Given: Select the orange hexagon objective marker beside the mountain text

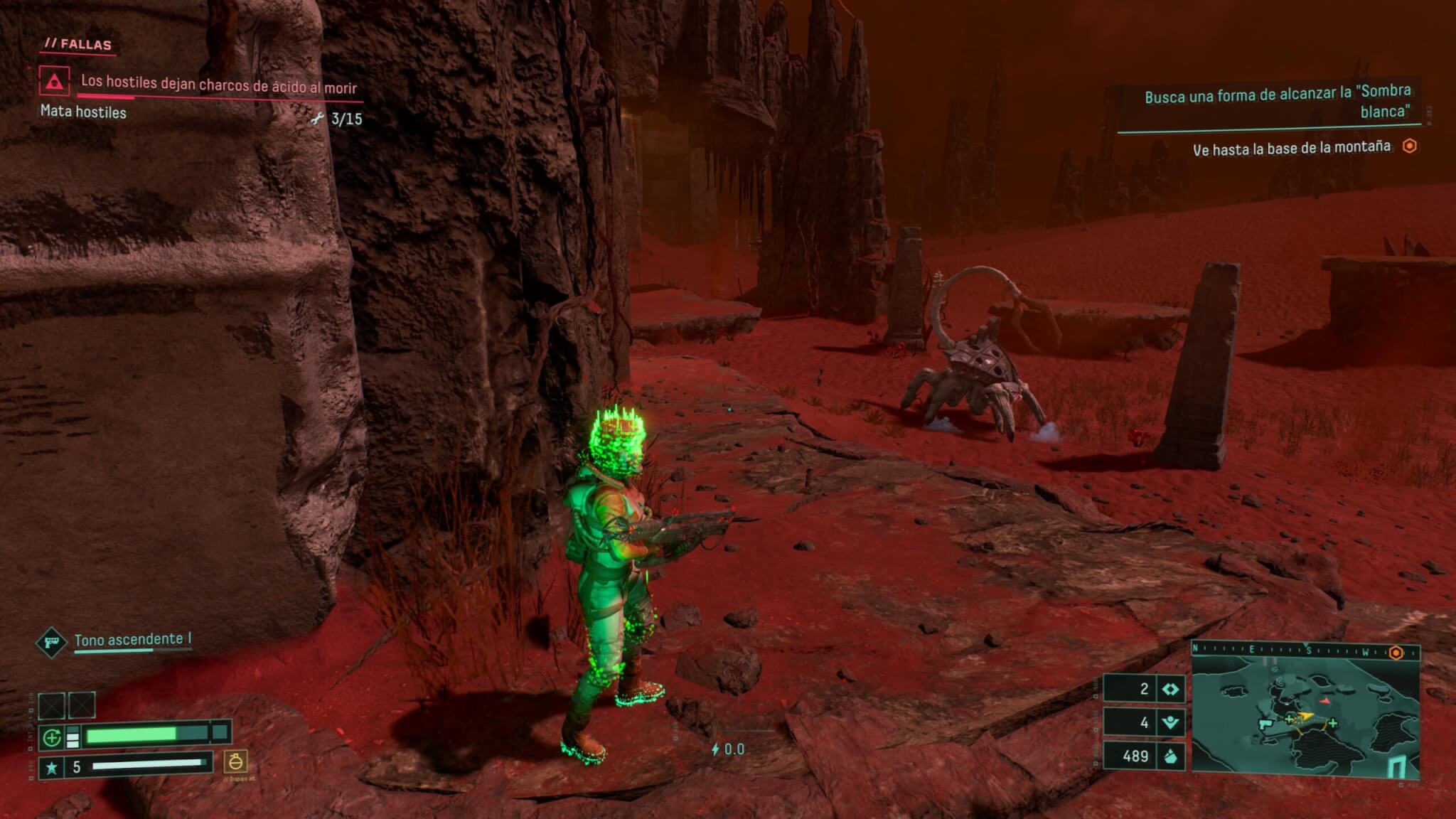Looking at the screenshot, I should [1409, 146].
